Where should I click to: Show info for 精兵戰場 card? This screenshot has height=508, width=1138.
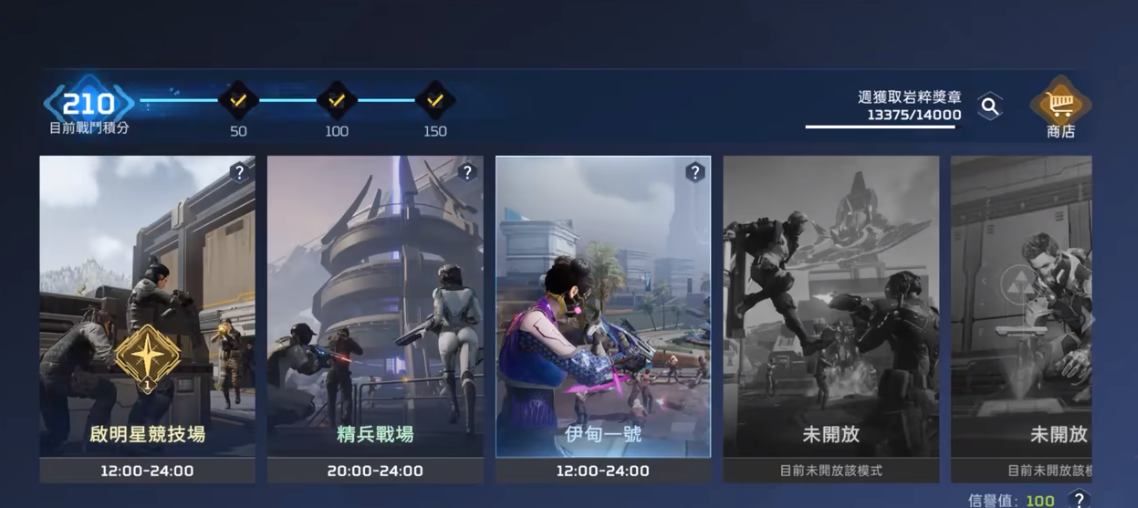click(x=466, y=172)
